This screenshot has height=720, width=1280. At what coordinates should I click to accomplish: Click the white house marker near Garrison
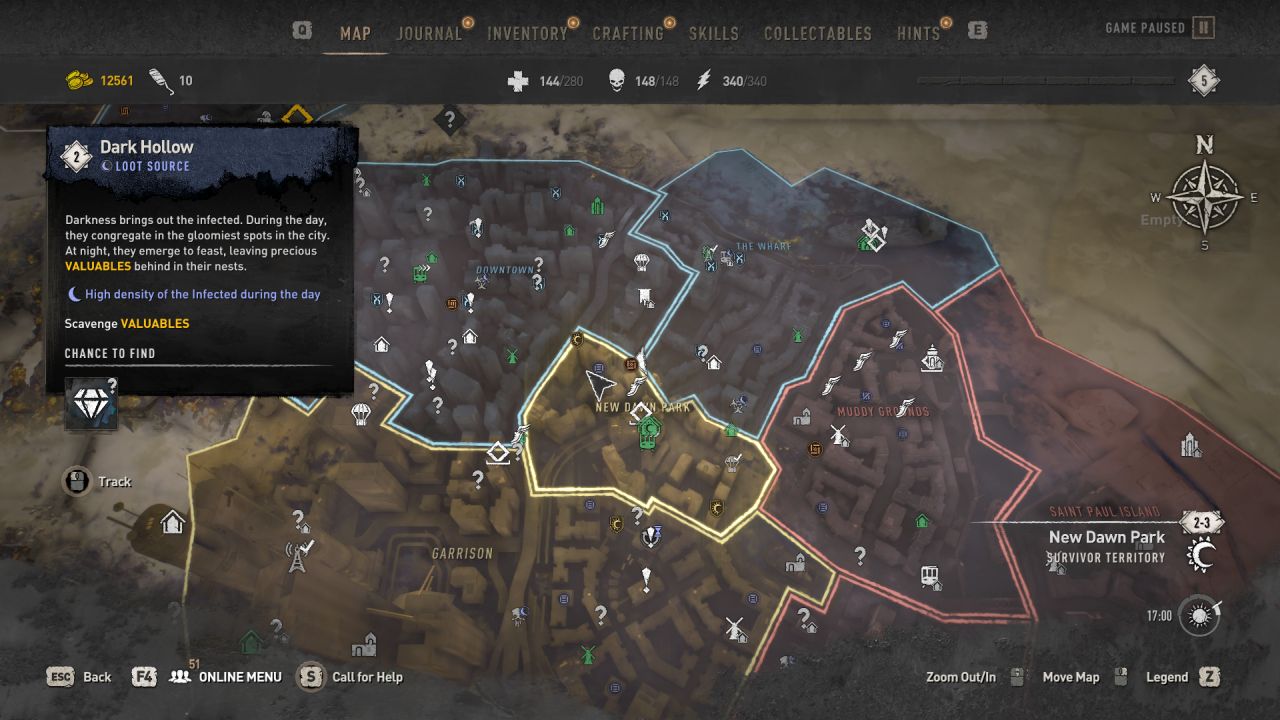[x=173, y=521]
